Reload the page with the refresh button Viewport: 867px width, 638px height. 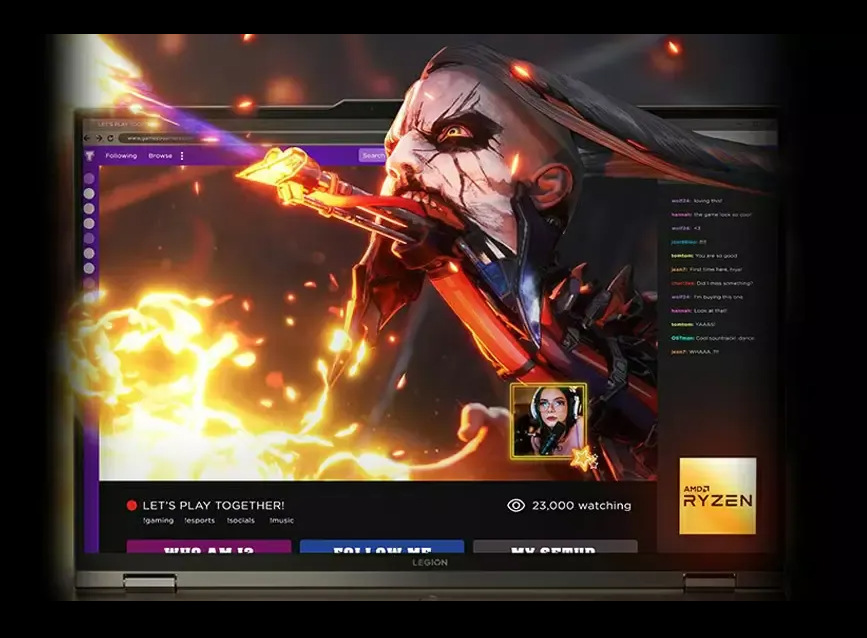click(x=109, y=138)
